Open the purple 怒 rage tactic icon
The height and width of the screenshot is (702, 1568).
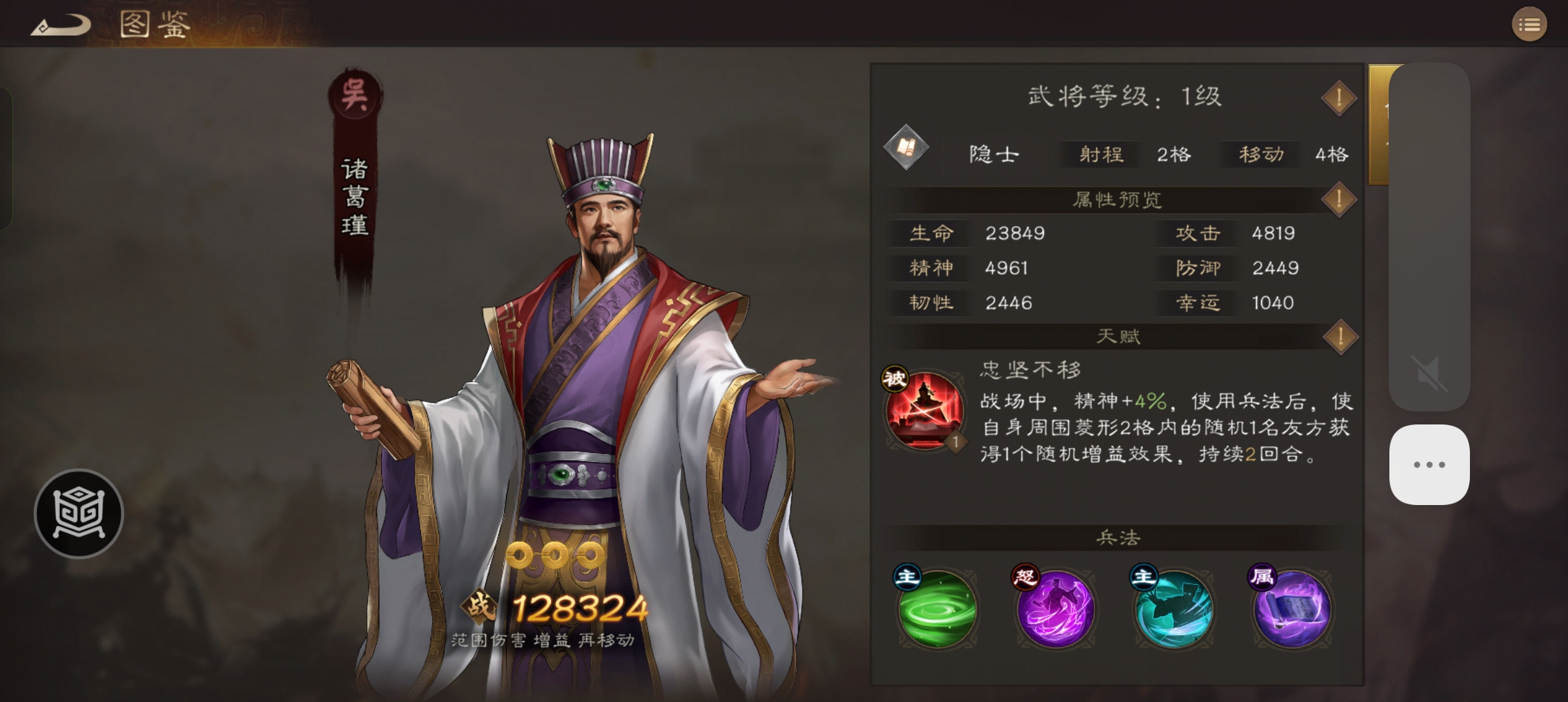1056,609
